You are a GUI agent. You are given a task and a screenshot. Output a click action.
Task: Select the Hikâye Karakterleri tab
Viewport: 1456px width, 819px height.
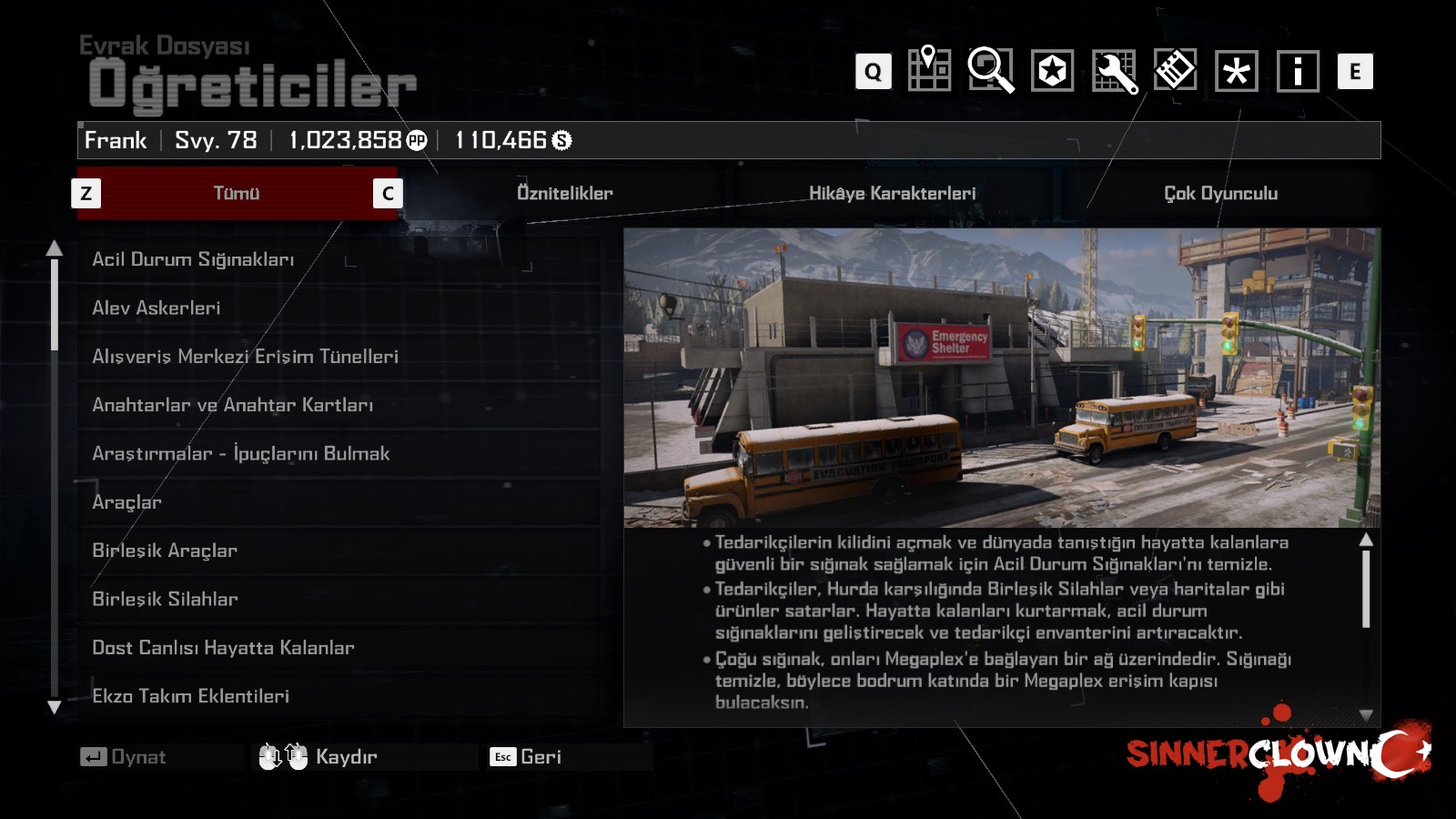click(892, 193)
